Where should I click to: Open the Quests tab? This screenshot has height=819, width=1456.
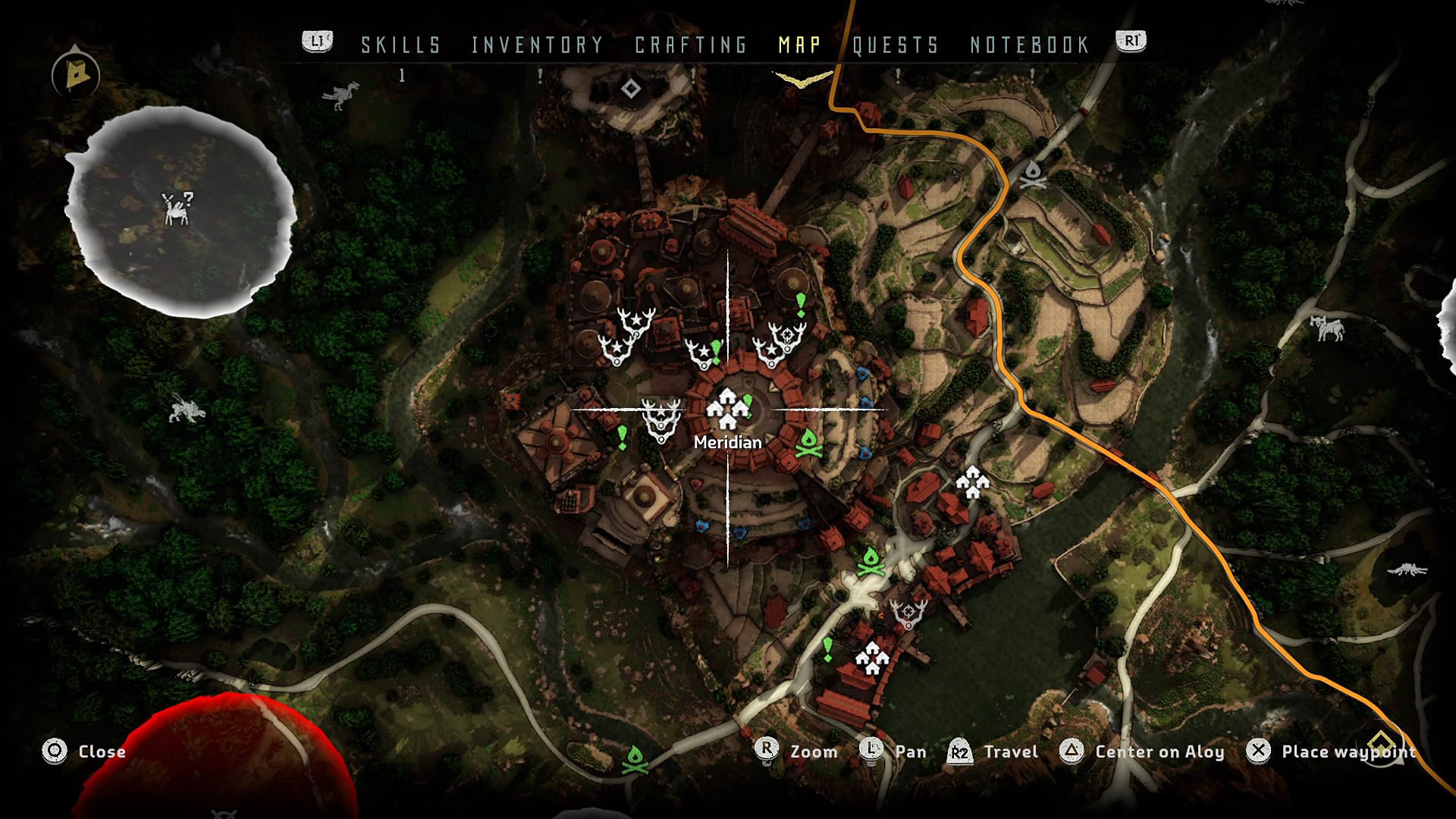896,45
